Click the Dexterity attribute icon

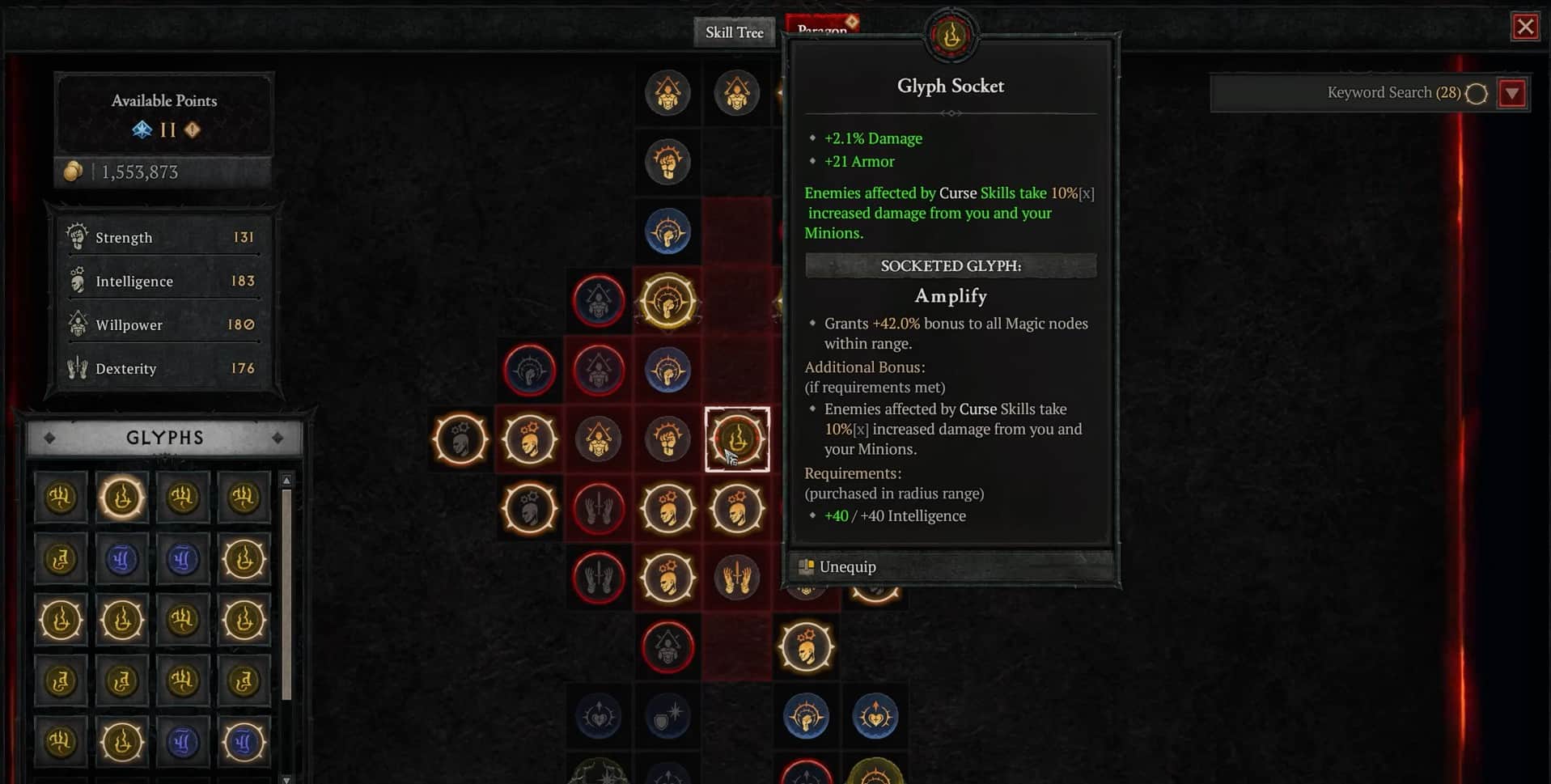[77, 367]
